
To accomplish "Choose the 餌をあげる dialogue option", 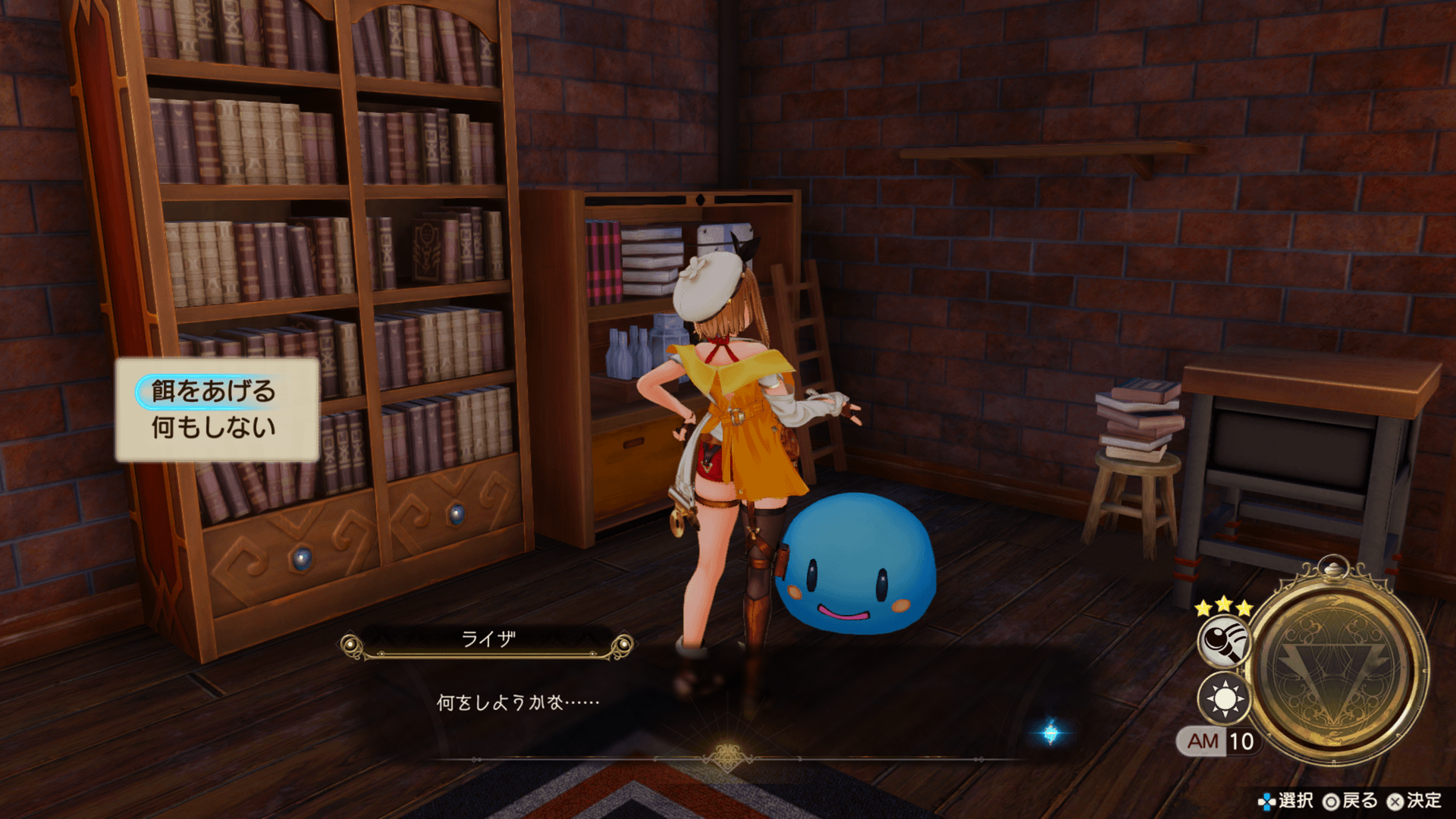I will (213, 391).
